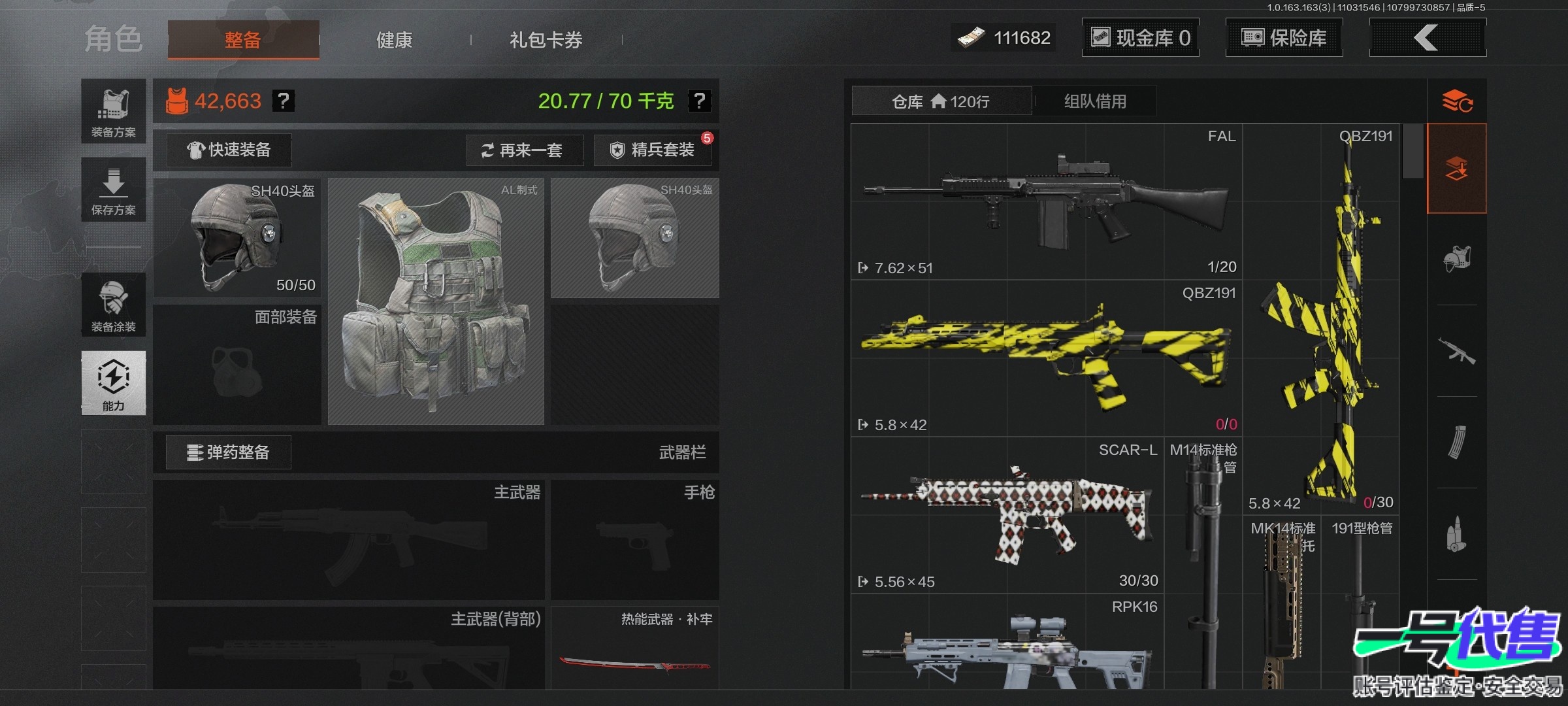1568x706 pixels.
Task: Select the AL body armor vest slot
Action: tap(436, 301)
